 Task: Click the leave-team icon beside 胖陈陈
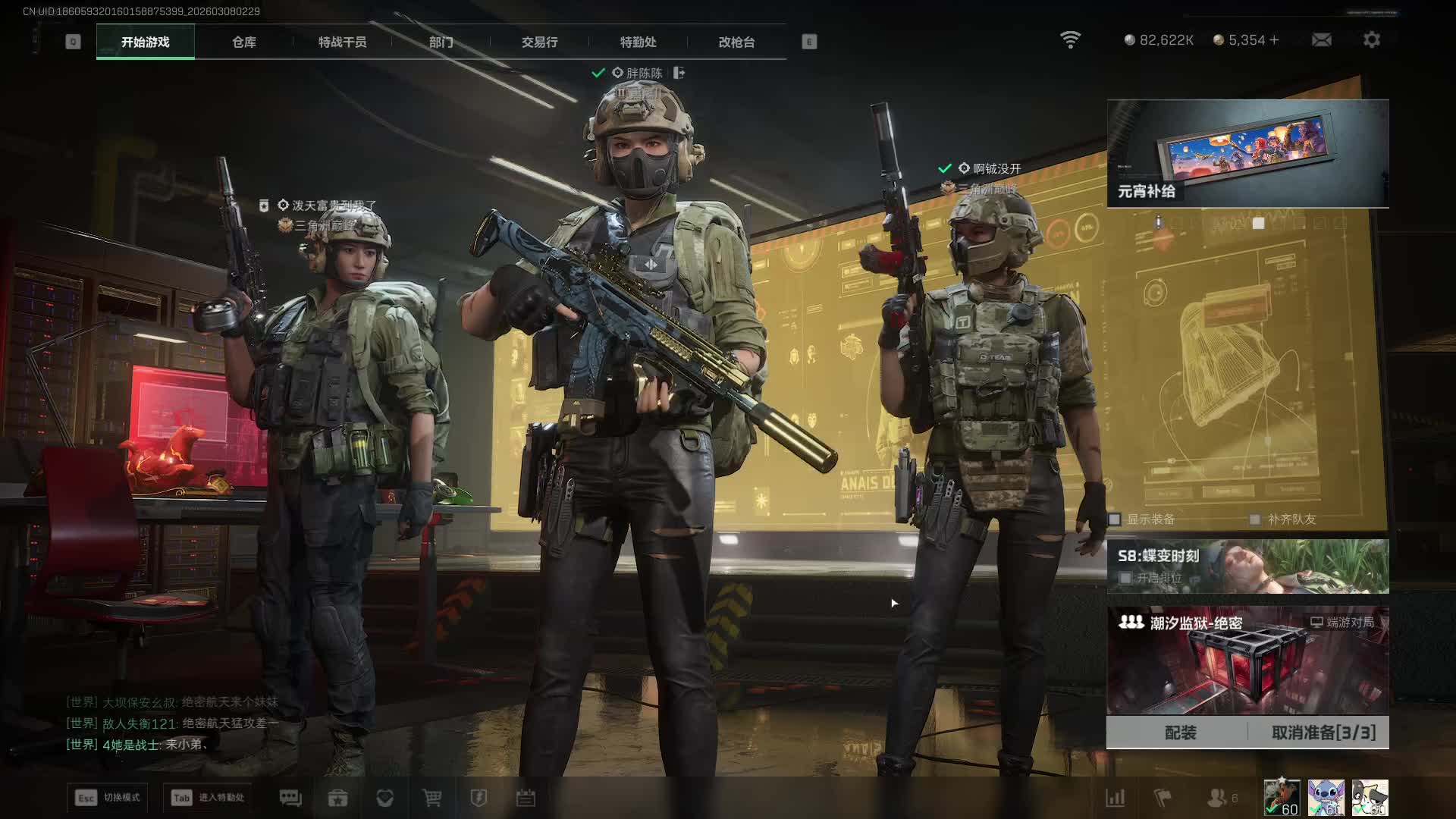coord(679,73)
